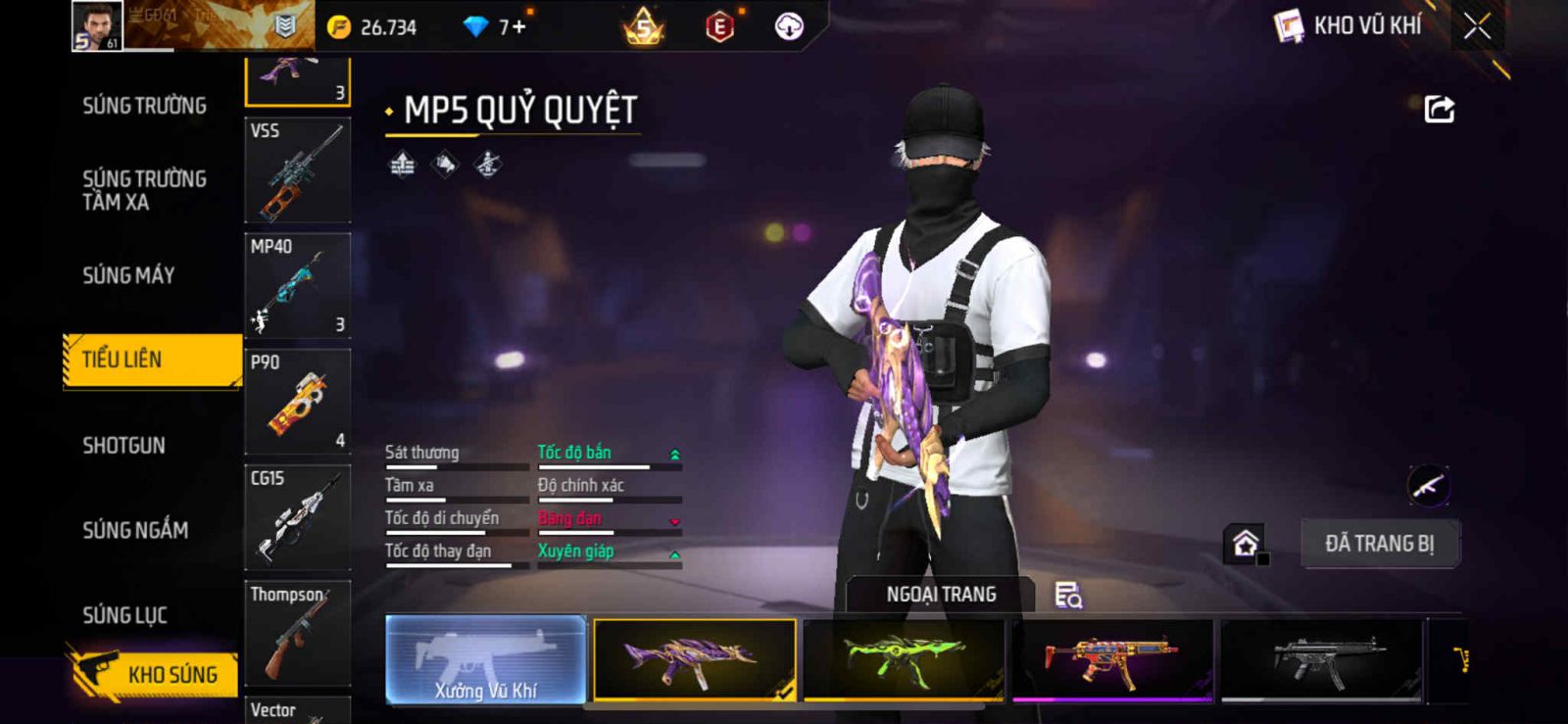Select the green MP5 skin thumbnail
1568x724 pixels.
click(x=903, y=659)
